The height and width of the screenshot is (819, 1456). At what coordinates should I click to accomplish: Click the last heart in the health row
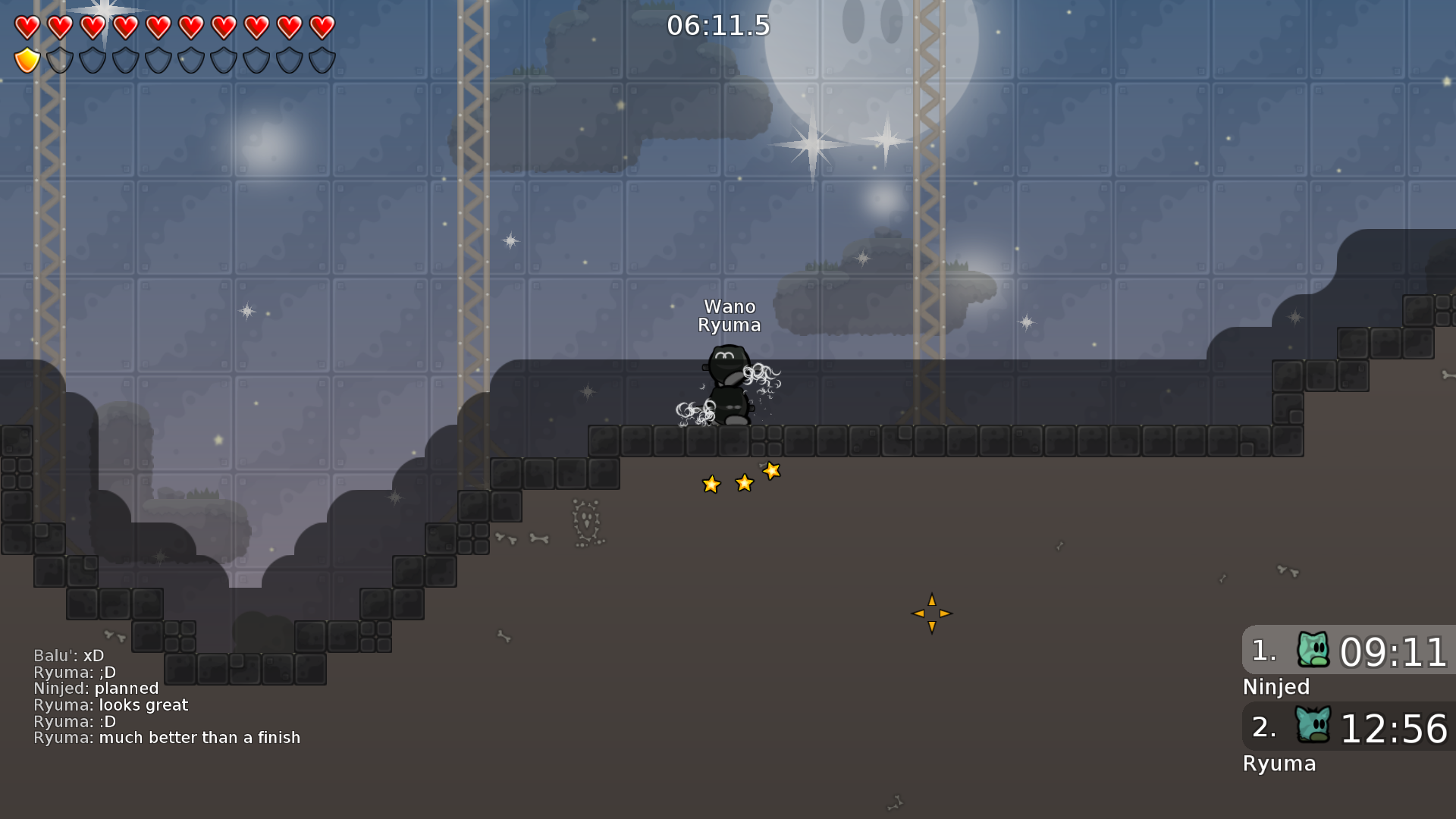click(x=321, y=28)
